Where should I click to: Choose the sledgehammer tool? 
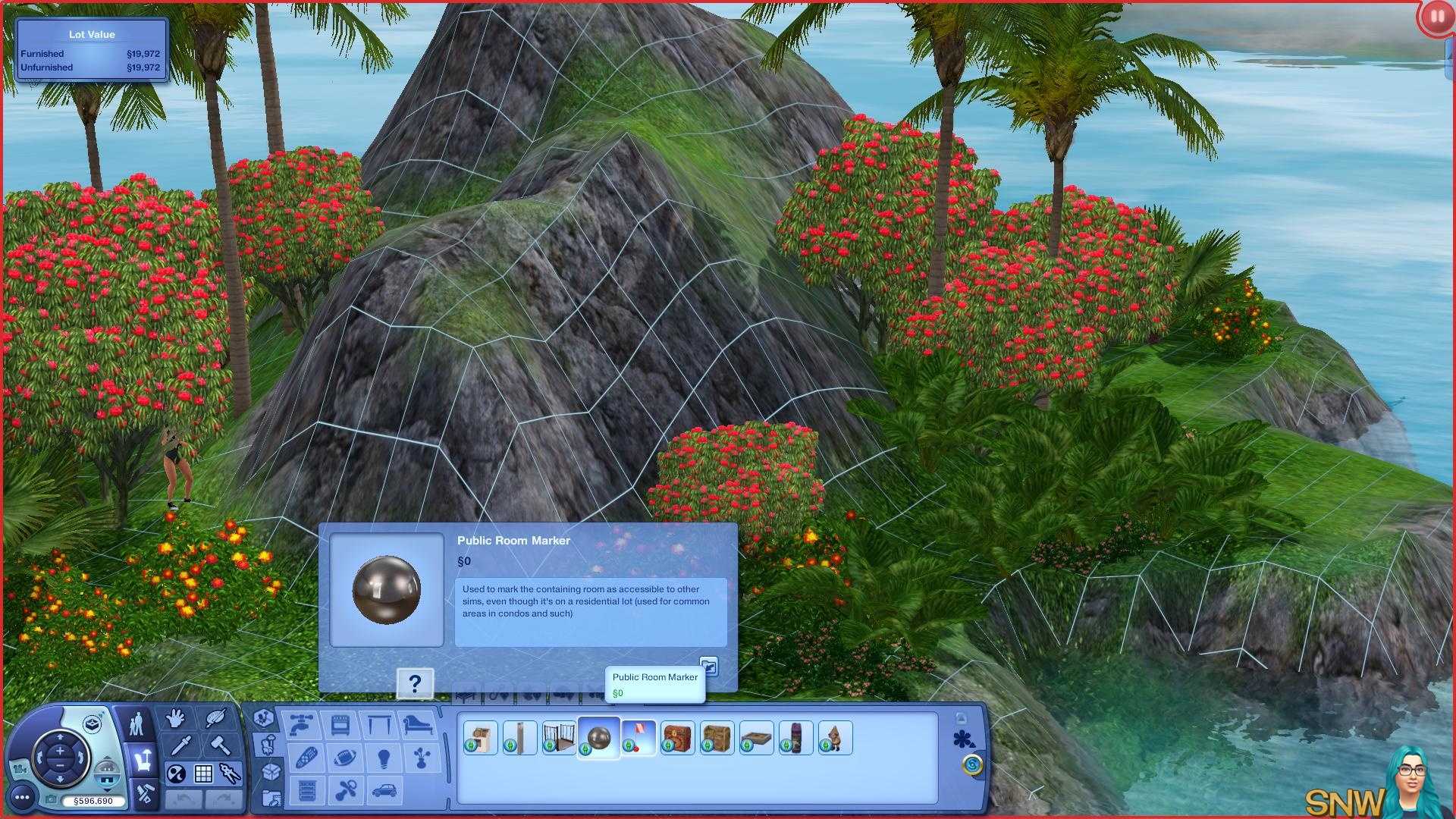220,745
